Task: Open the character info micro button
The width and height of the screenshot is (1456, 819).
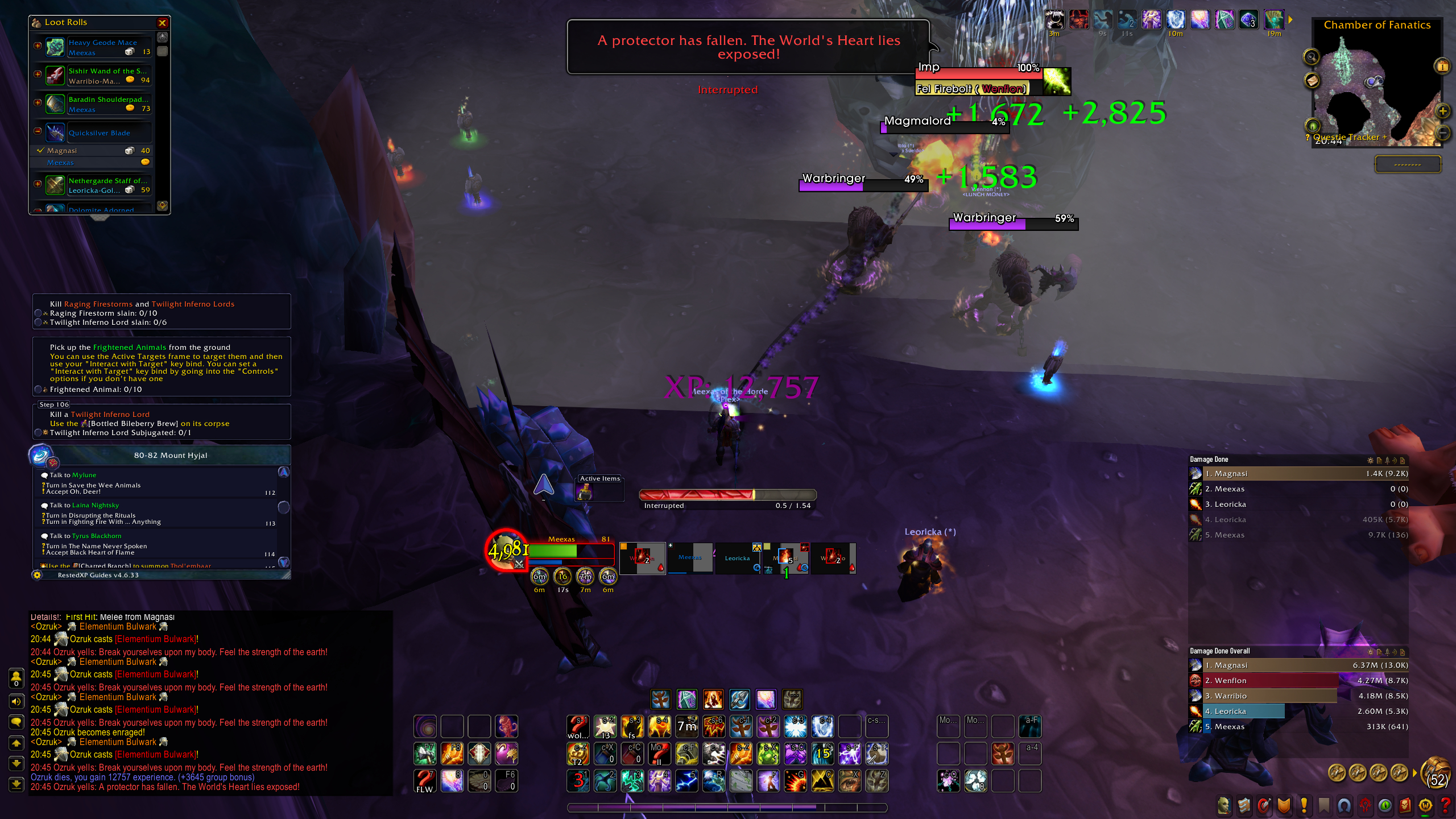Action: point(1224,805)
